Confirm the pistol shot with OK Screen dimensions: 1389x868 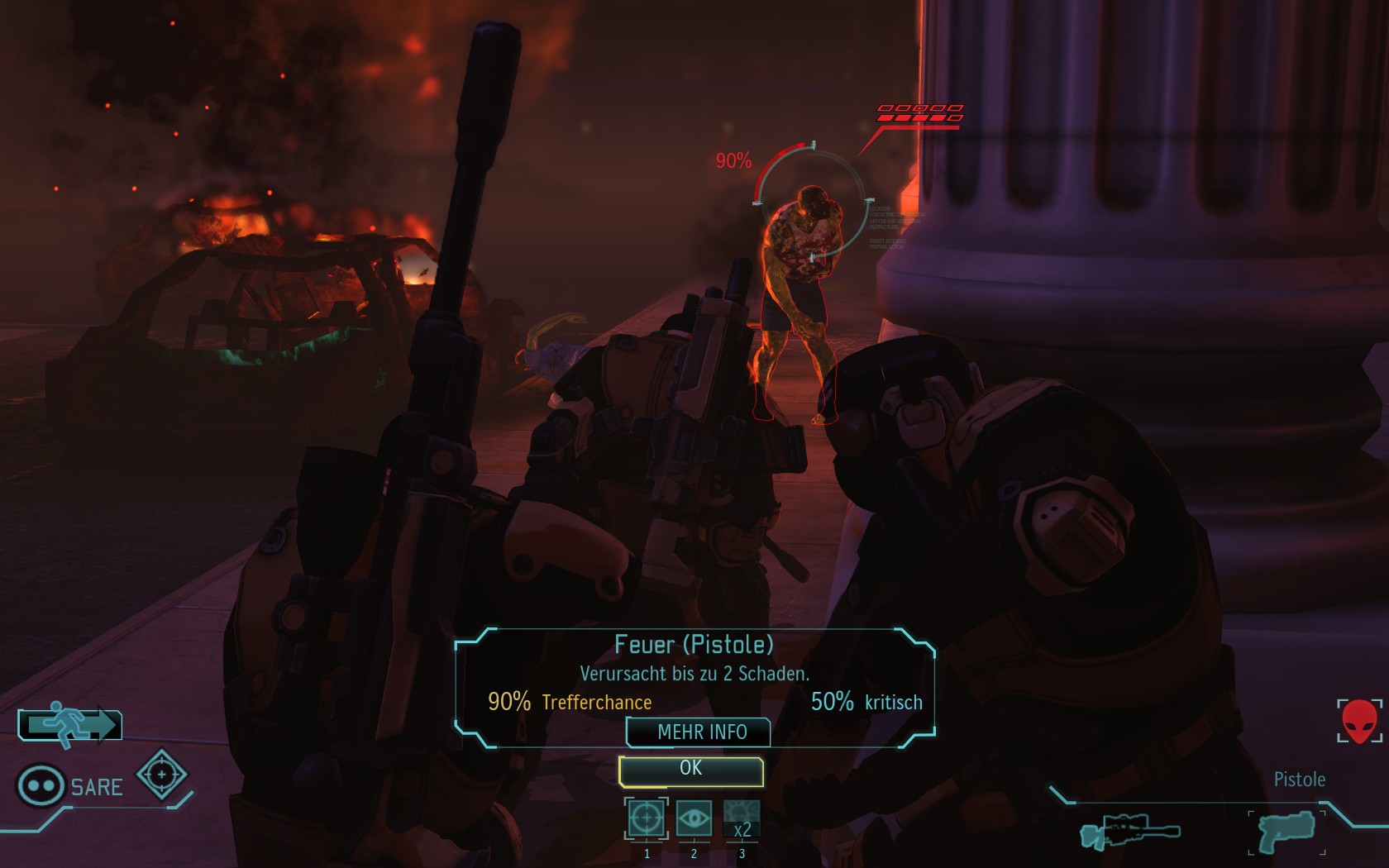pos(690,770)
